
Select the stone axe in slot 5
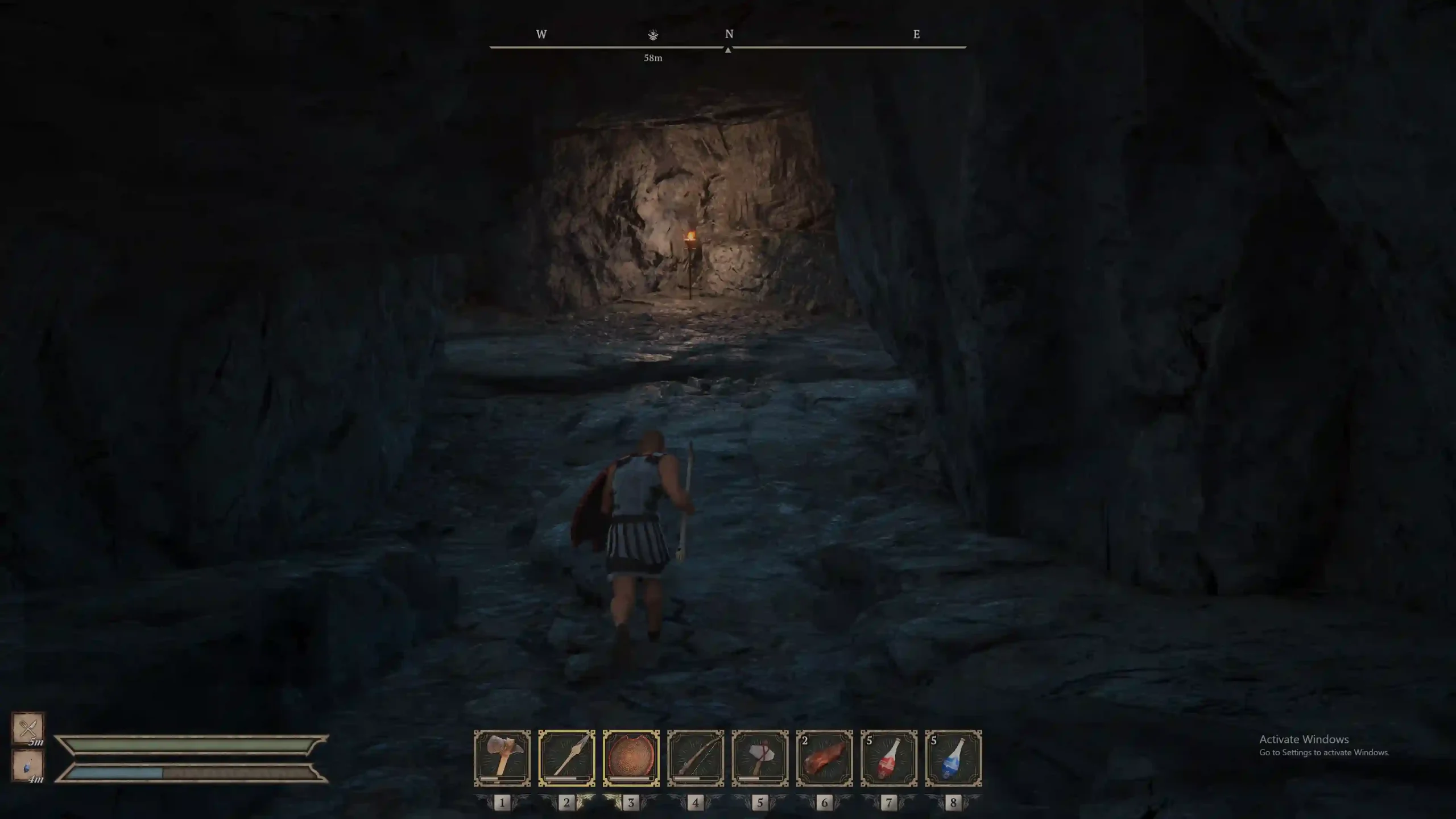click(760, 758)
